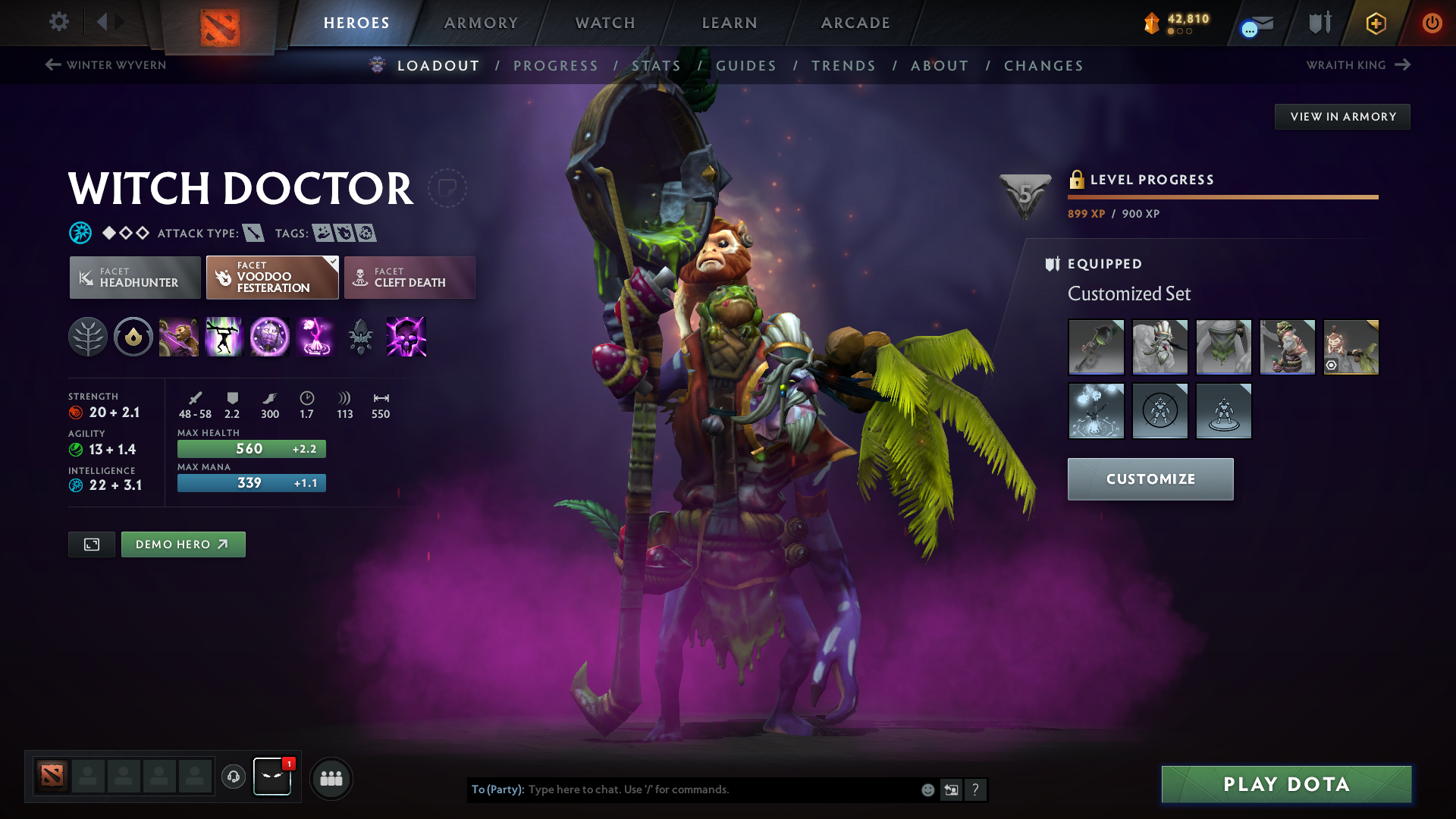Open the ARMORY menu
The width and height of the screenshot is (1456, 819).
(481, 23)
